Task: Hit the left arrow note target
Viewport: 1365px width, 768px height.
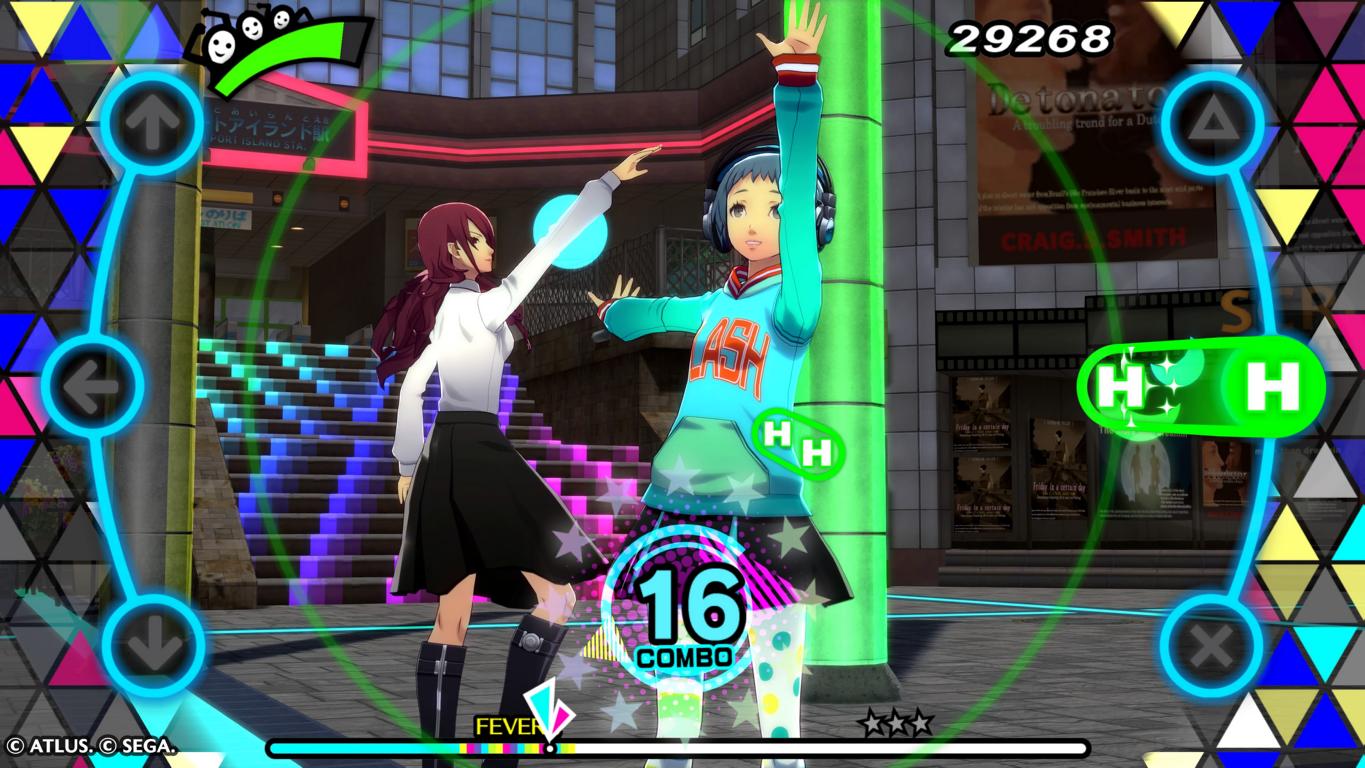Action: pos(93,386)
